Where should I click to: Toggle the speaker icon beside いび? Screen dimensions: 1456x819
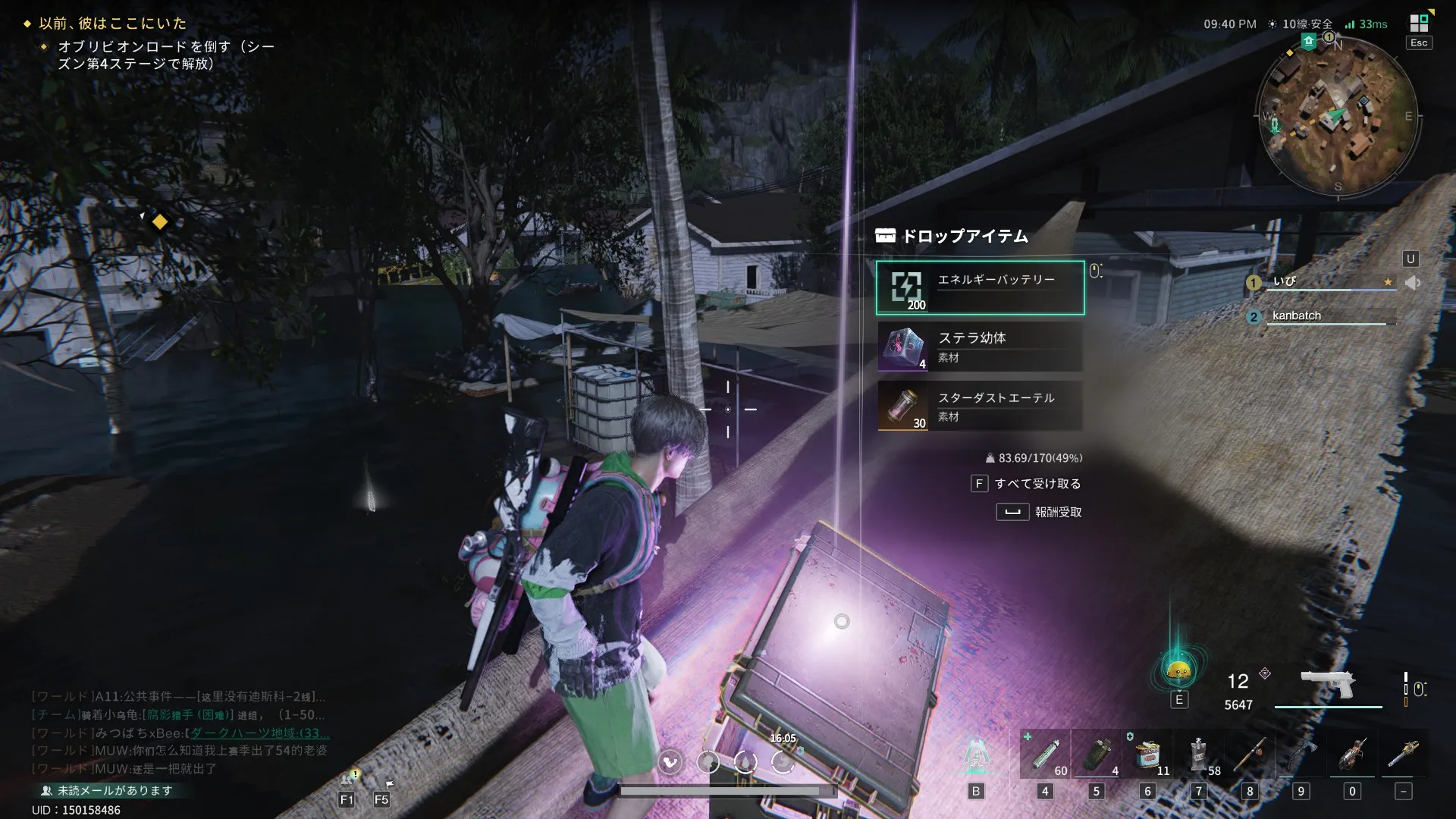[x=1412, y=283]
